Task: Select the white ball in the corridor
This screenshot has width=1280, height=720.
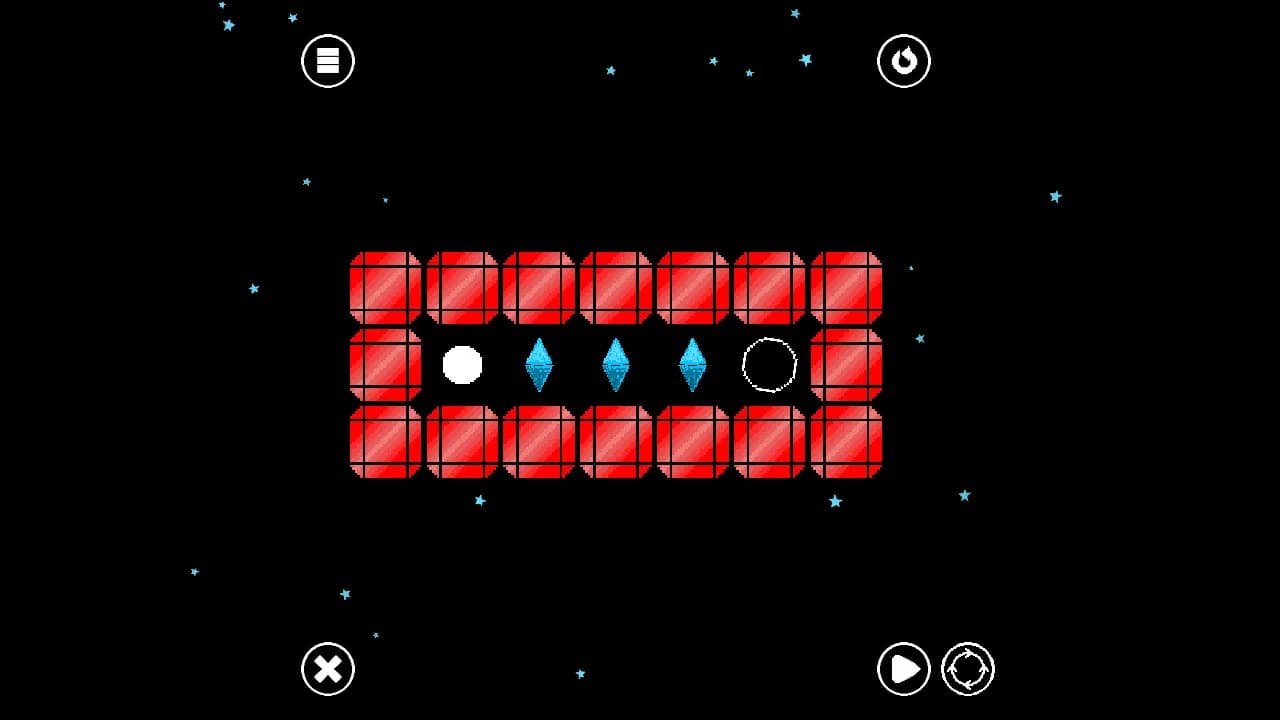Action: pos(461,366)
